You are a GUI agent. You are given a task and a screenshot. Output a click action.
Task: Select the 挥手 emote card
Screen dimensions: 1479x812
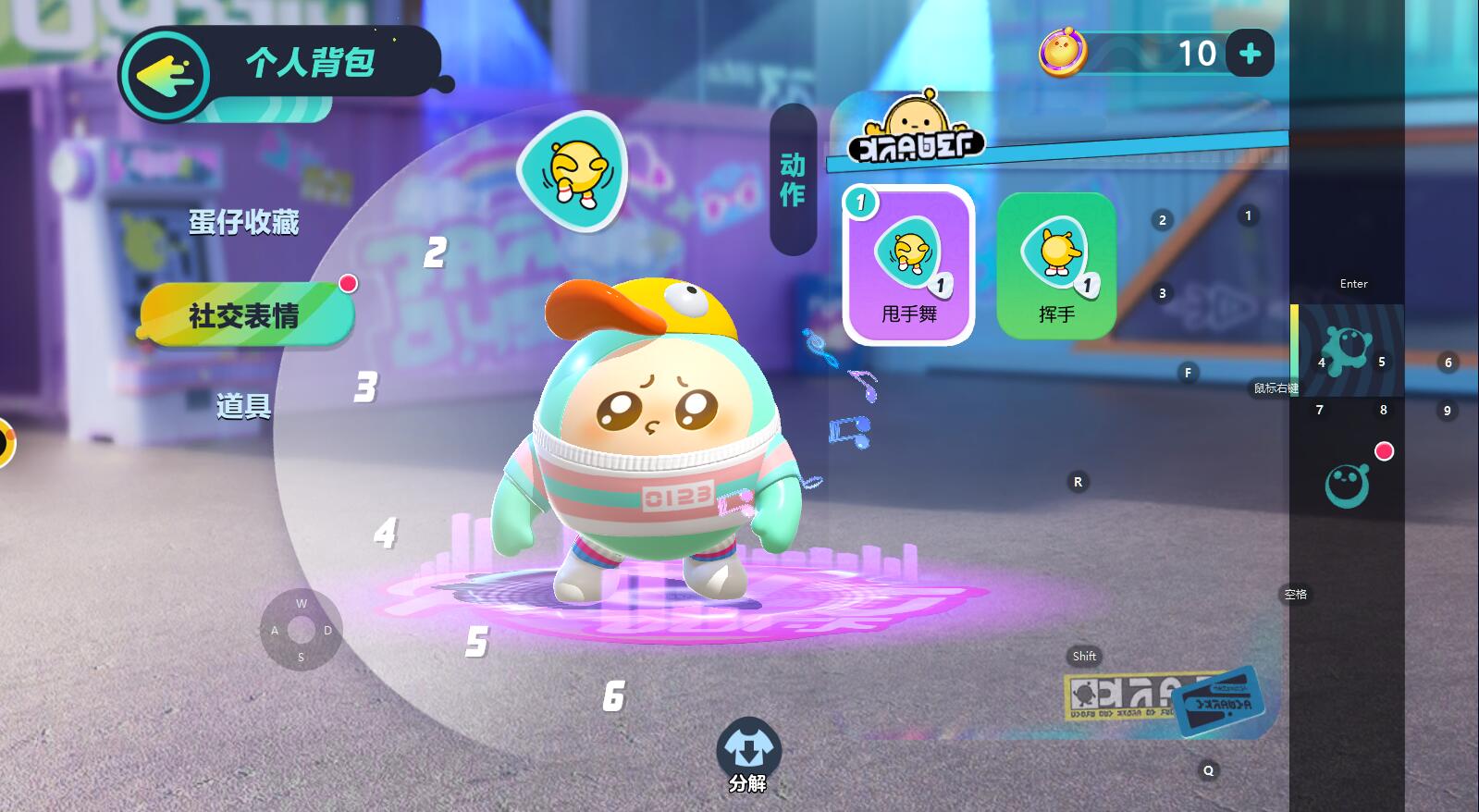(x=1056, y=265)
